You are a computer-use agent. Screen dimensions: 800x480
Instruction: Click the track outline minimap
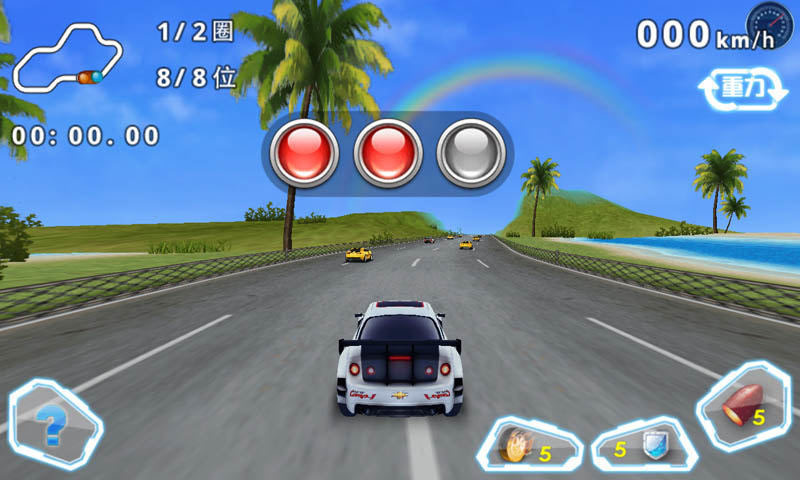point(66,58)
